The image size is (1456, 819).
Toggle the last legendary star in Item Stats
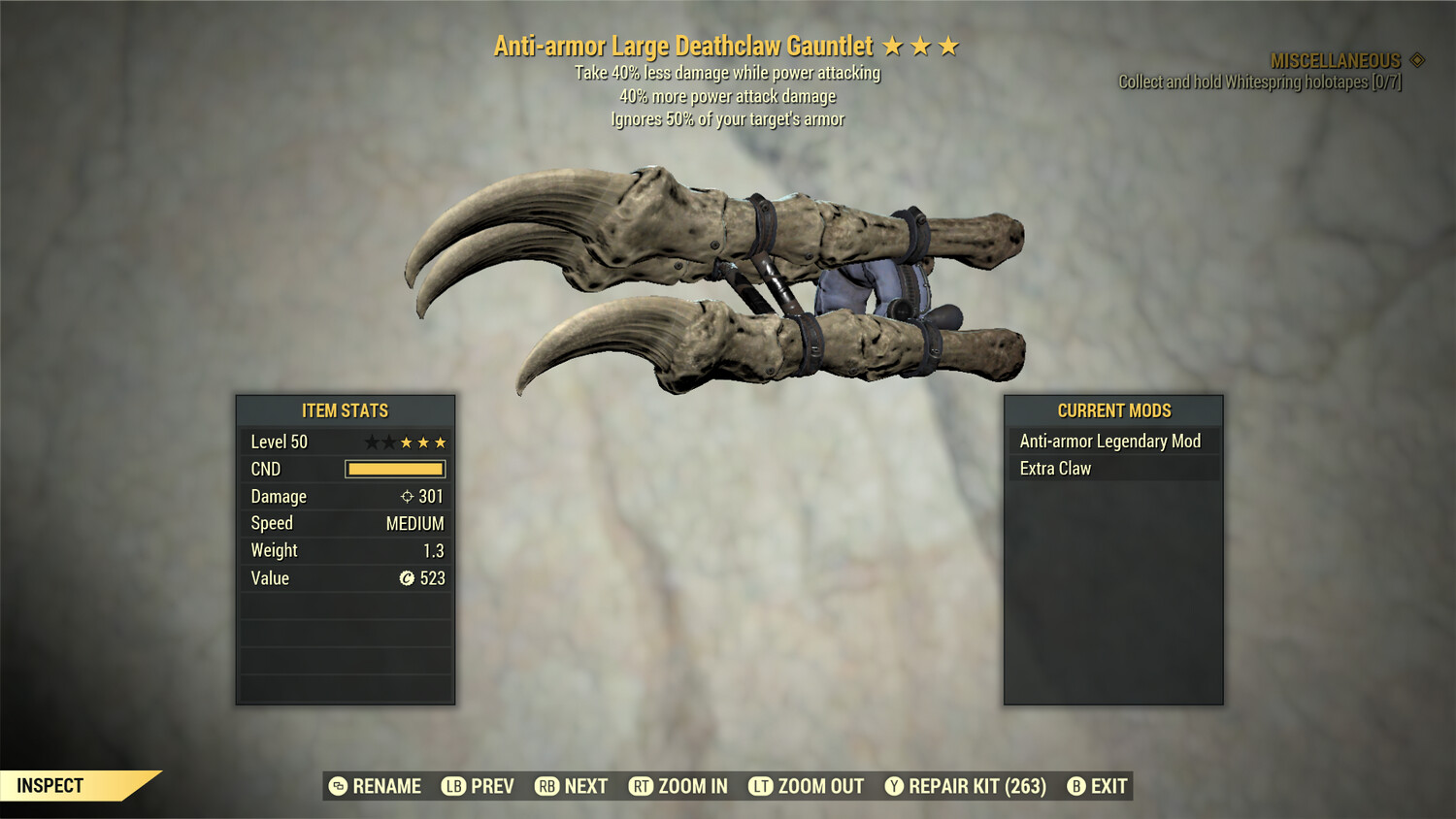coord(439,442)
